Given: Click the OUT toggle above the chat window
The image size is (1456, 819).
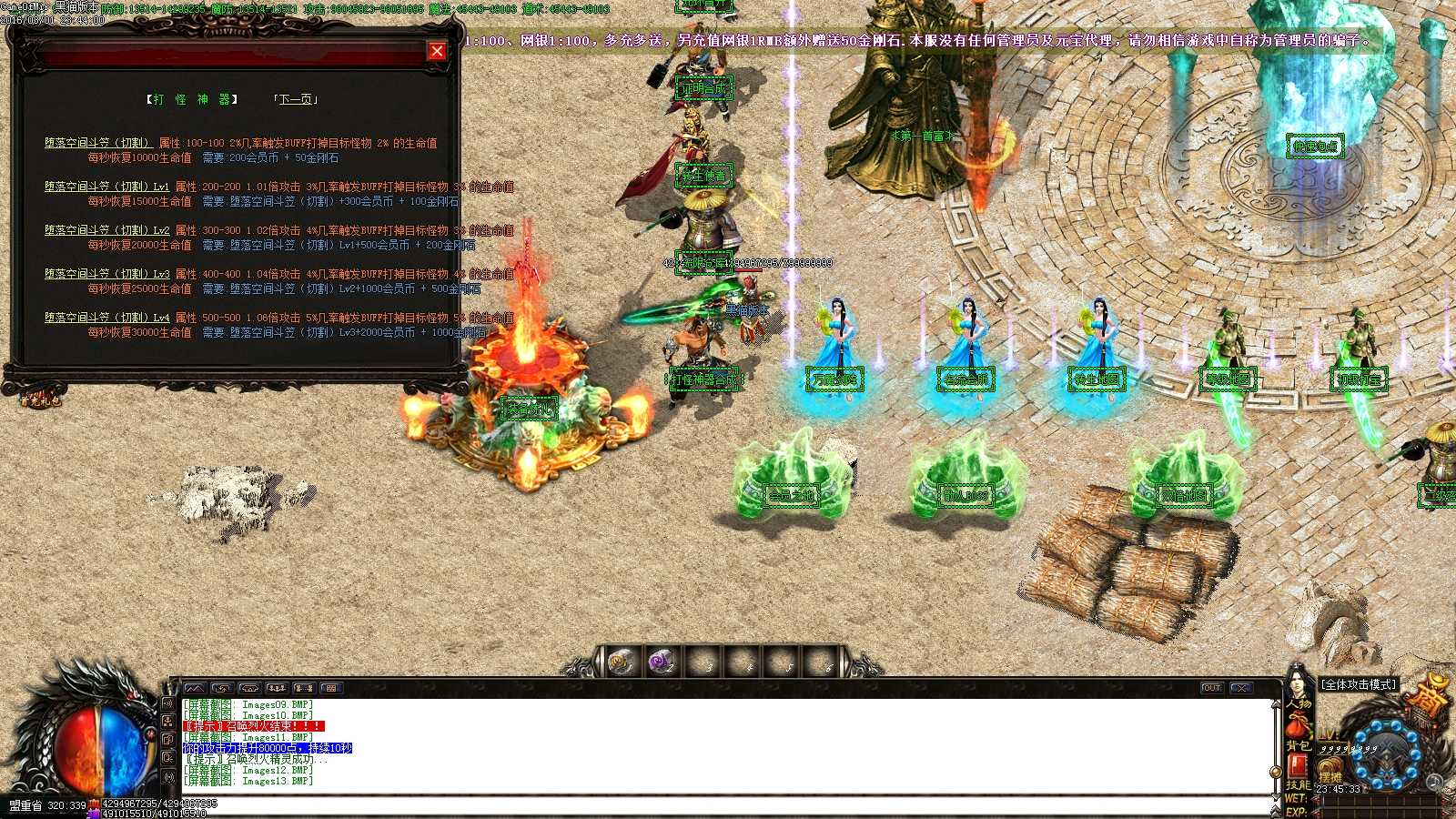Looking at the screenshot, I should tap(1210, 687).
